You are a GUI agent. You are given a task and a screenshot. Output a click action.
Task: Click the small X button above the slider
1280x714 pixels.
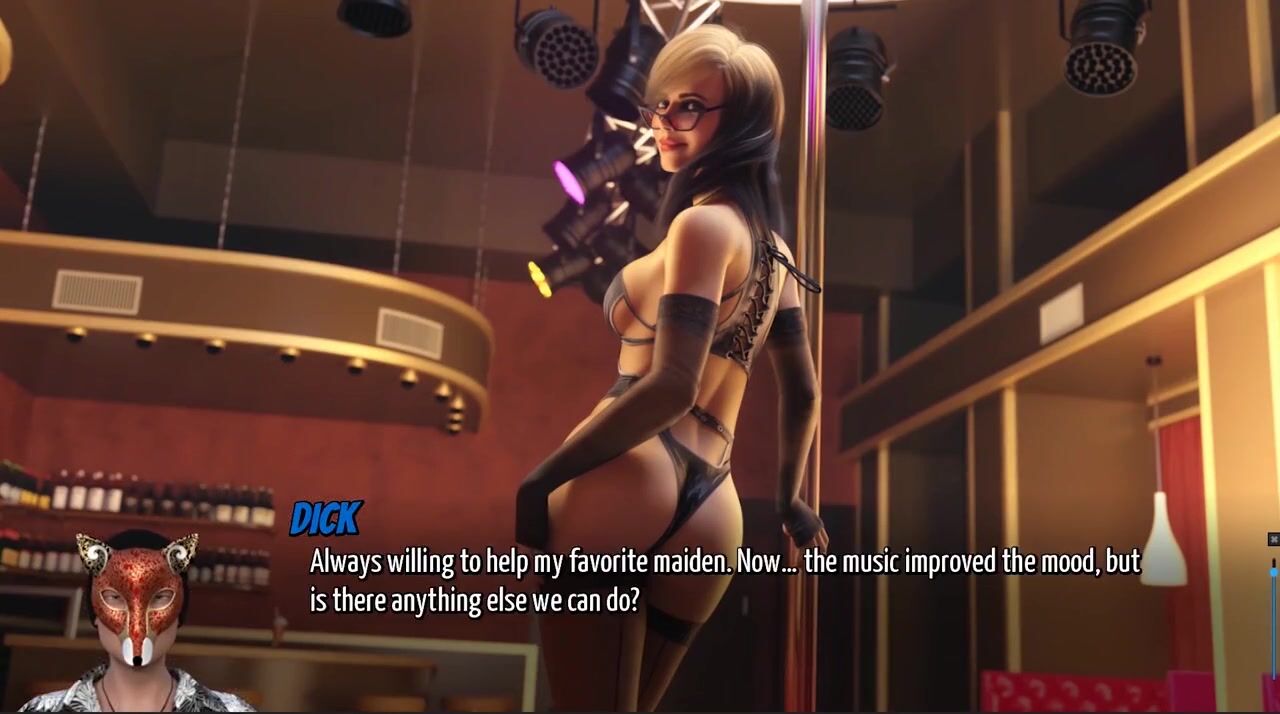pyautogui.click(x=1273, y=539)
